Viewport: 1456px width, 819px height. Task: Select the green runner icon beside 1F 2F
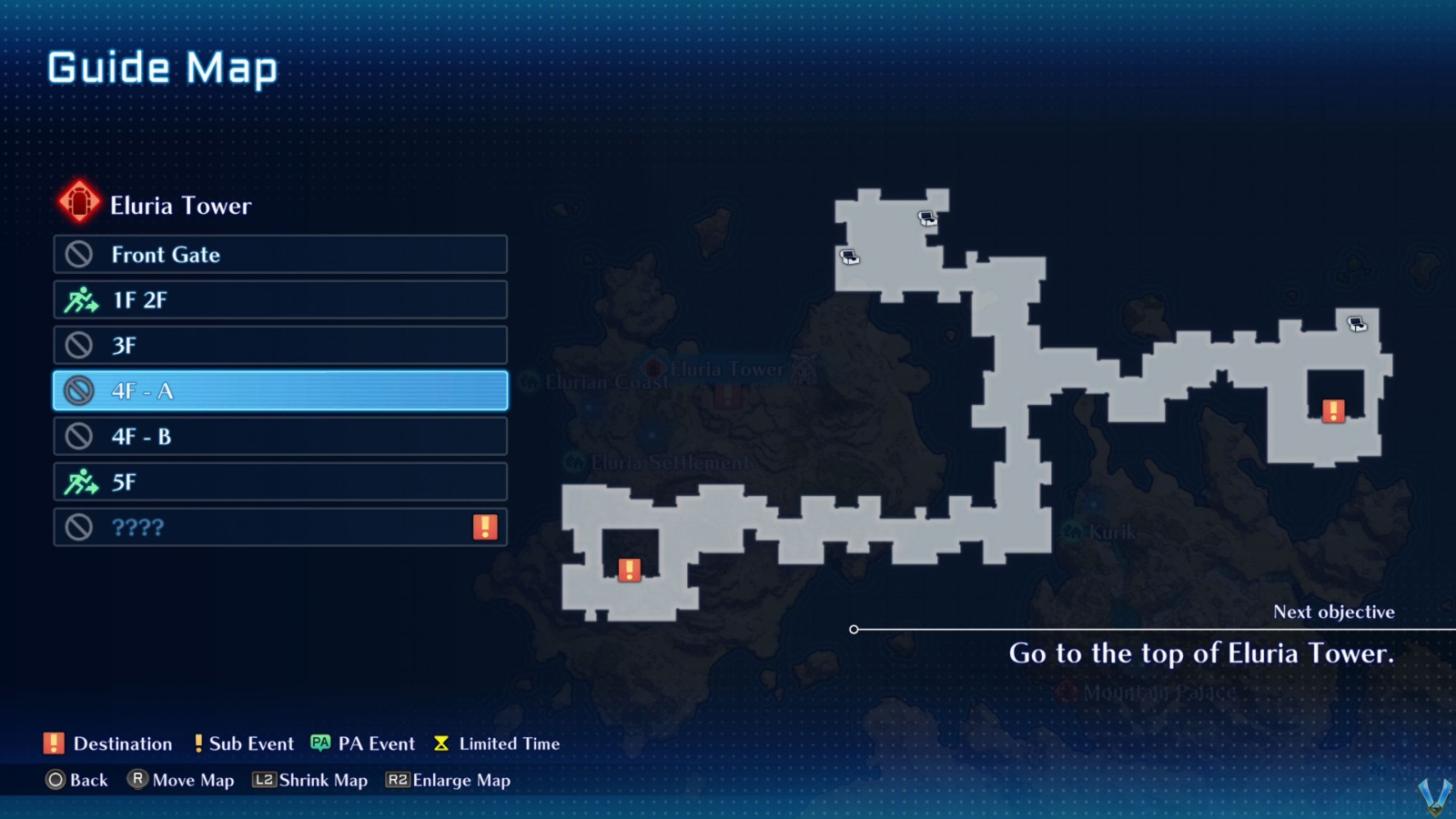[x=83, y=299]
